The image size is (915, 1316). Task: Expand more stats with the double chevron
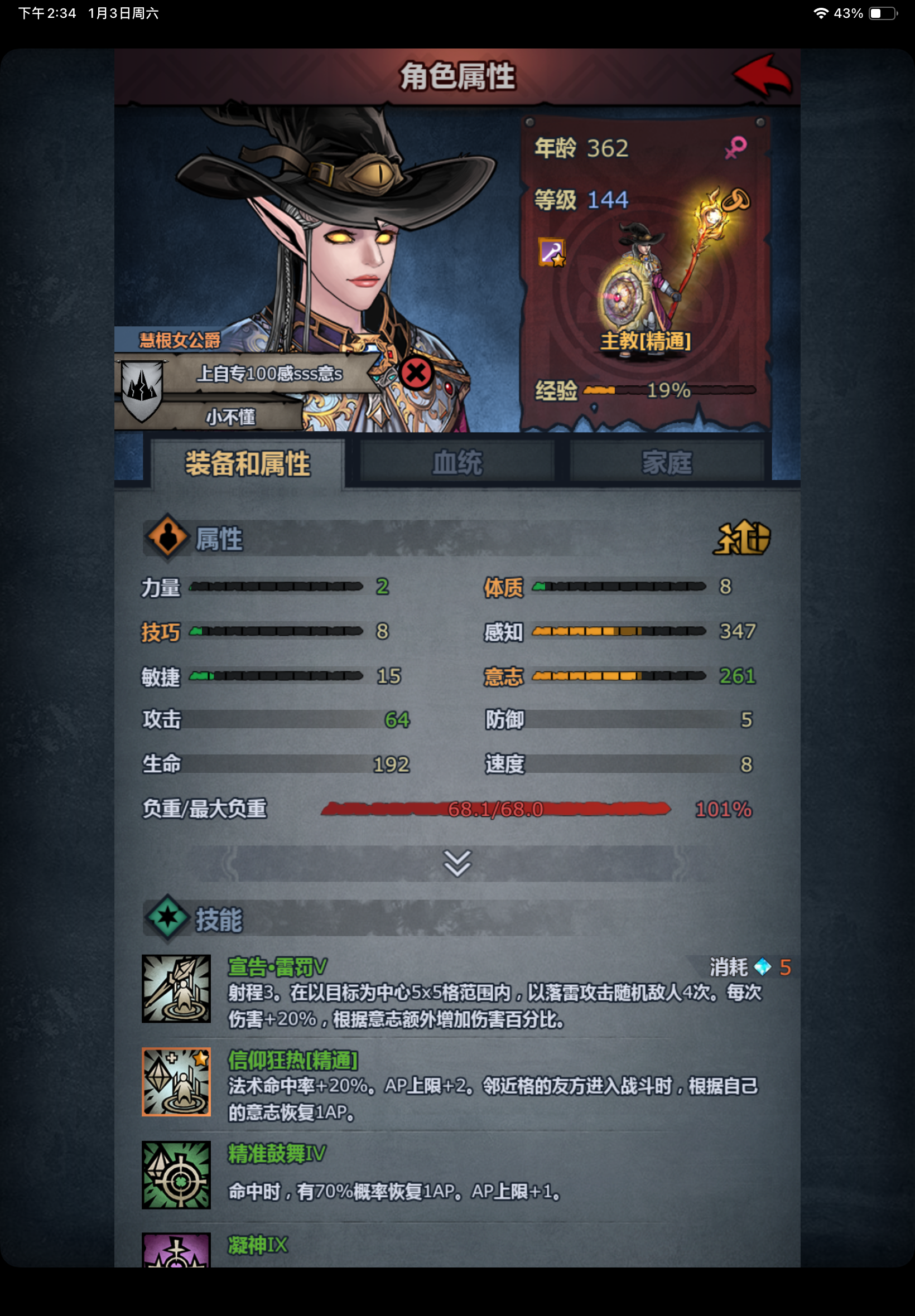457,864
